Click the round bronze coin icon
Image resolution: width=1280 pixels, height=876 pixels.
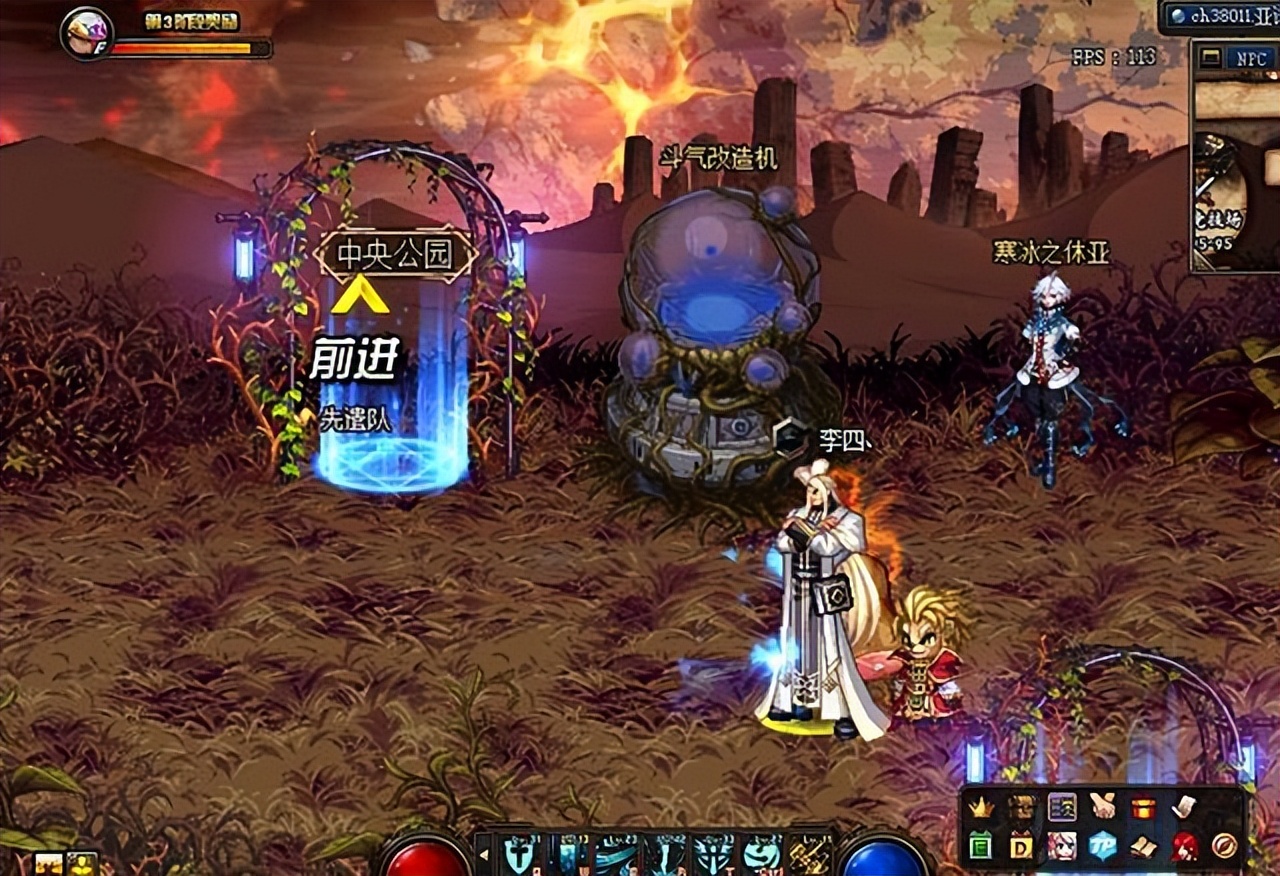point(1225,846)
